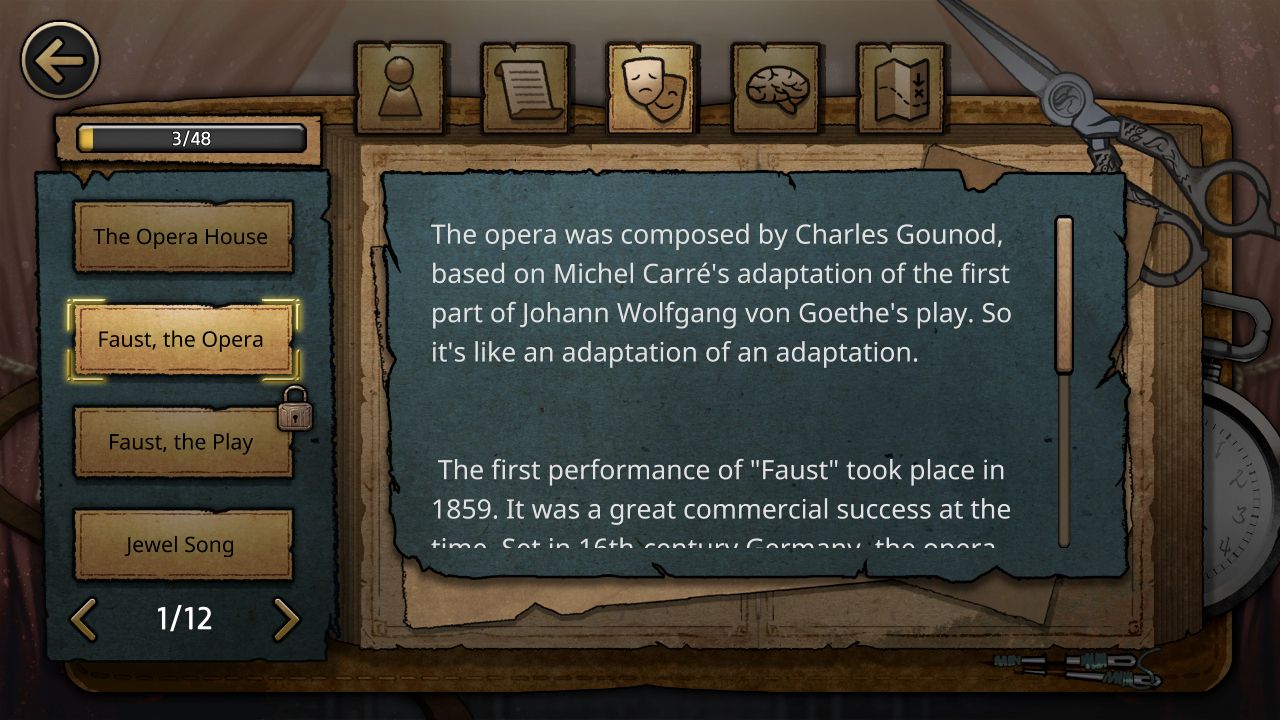Switch to the map tab

point(902,88)
